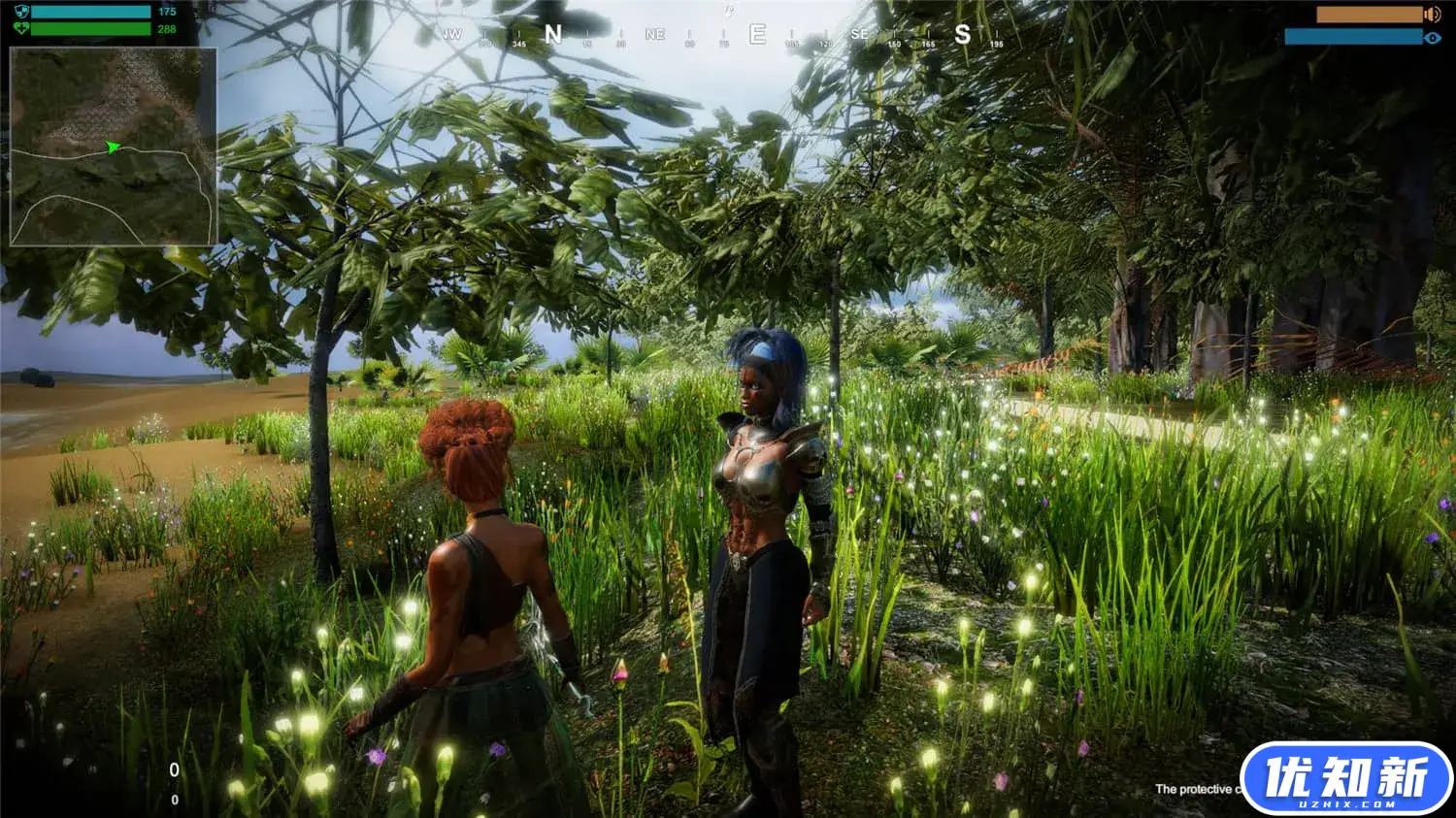The image size is (1456, 818).
Task: Click the S marker on the compass
Action: click(x=962, y=35)
